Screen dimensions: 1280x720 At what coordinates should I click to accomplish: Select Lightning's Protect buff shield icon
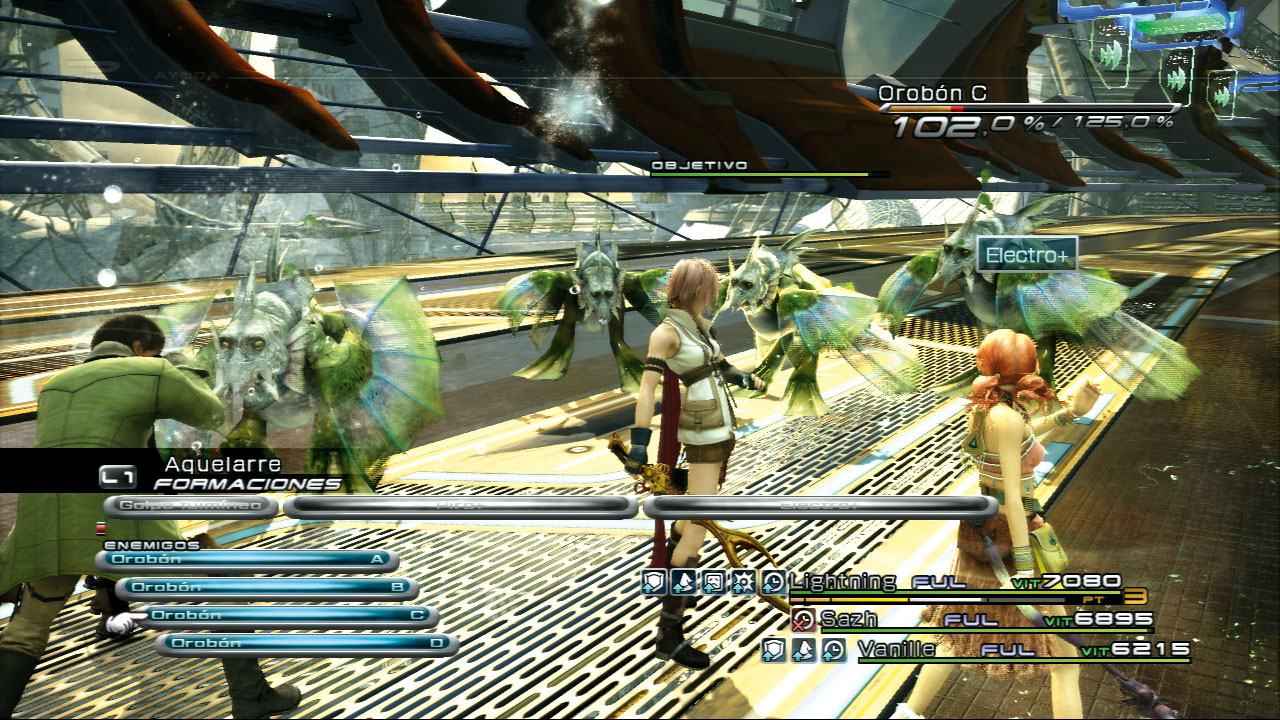(654, 580)
